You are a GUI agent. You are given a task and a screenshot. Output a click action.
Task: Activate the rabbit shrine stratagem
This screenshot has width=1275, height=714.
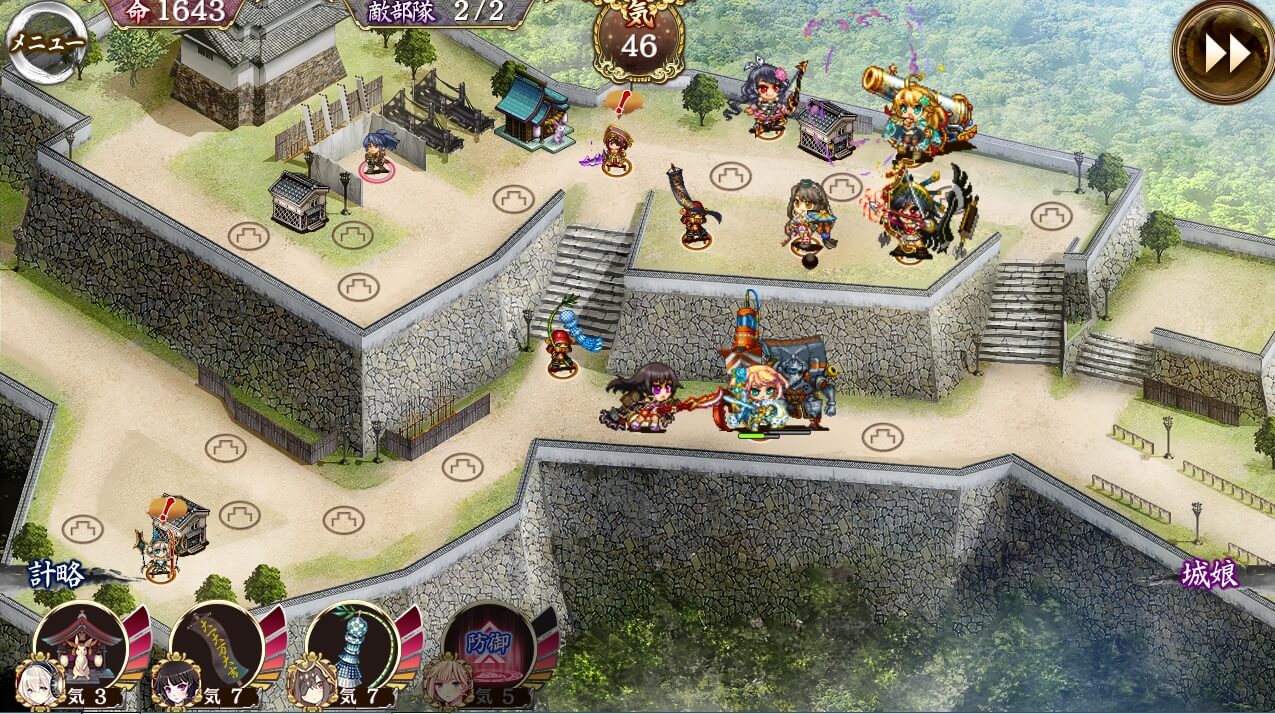[79, 646]
